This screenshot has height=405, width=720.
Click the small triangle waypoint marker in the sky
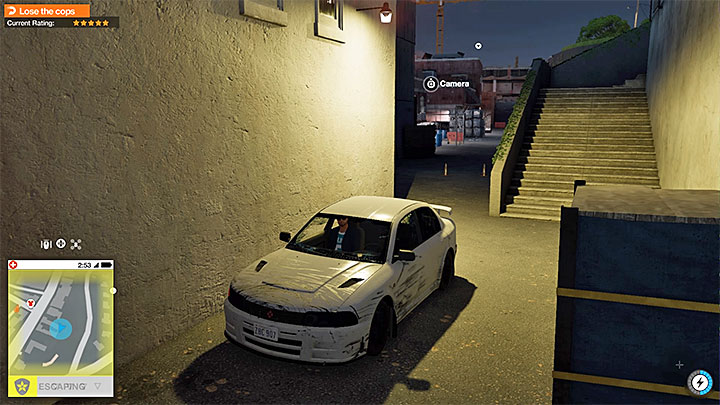tap(478, 45)
